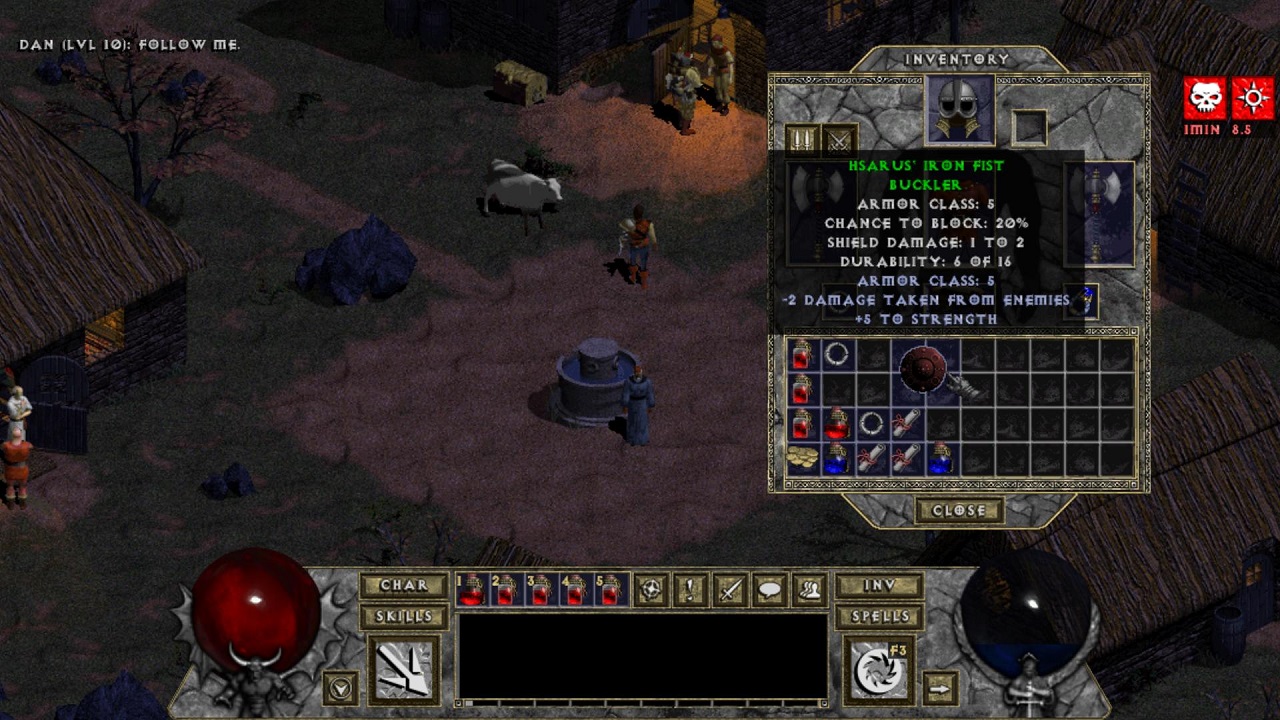Viewport: 1280px width, 720px height.
Task: Open the chat speech bubble button
Action: coord(769,591)
